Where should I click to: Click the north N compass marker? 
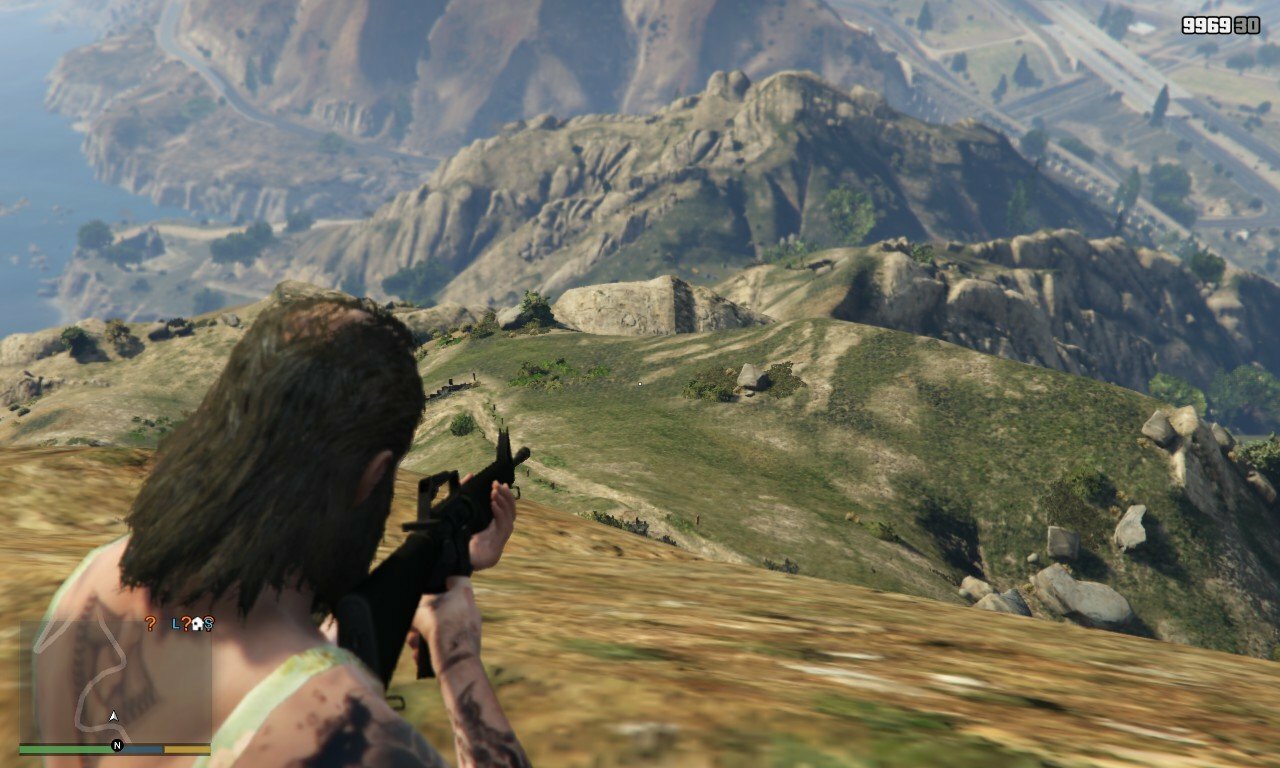(x=117, y=746)
